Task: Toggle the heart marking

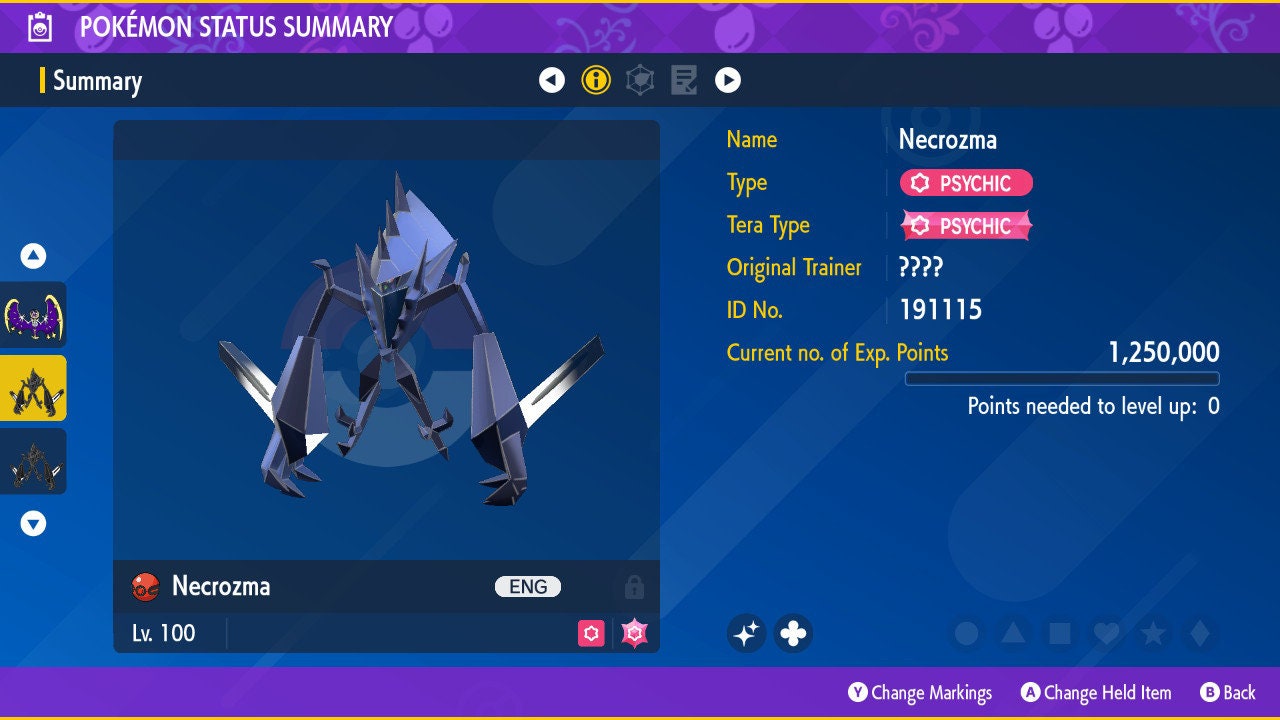Action: tap(1105, 633)
